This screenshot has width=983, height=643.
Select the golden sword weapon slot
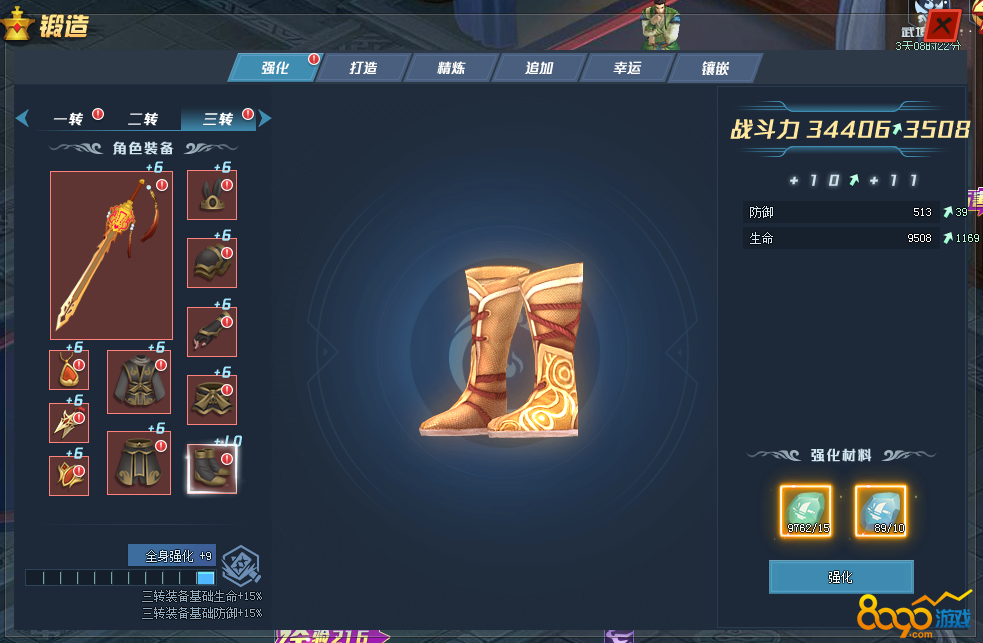(111, 255)
